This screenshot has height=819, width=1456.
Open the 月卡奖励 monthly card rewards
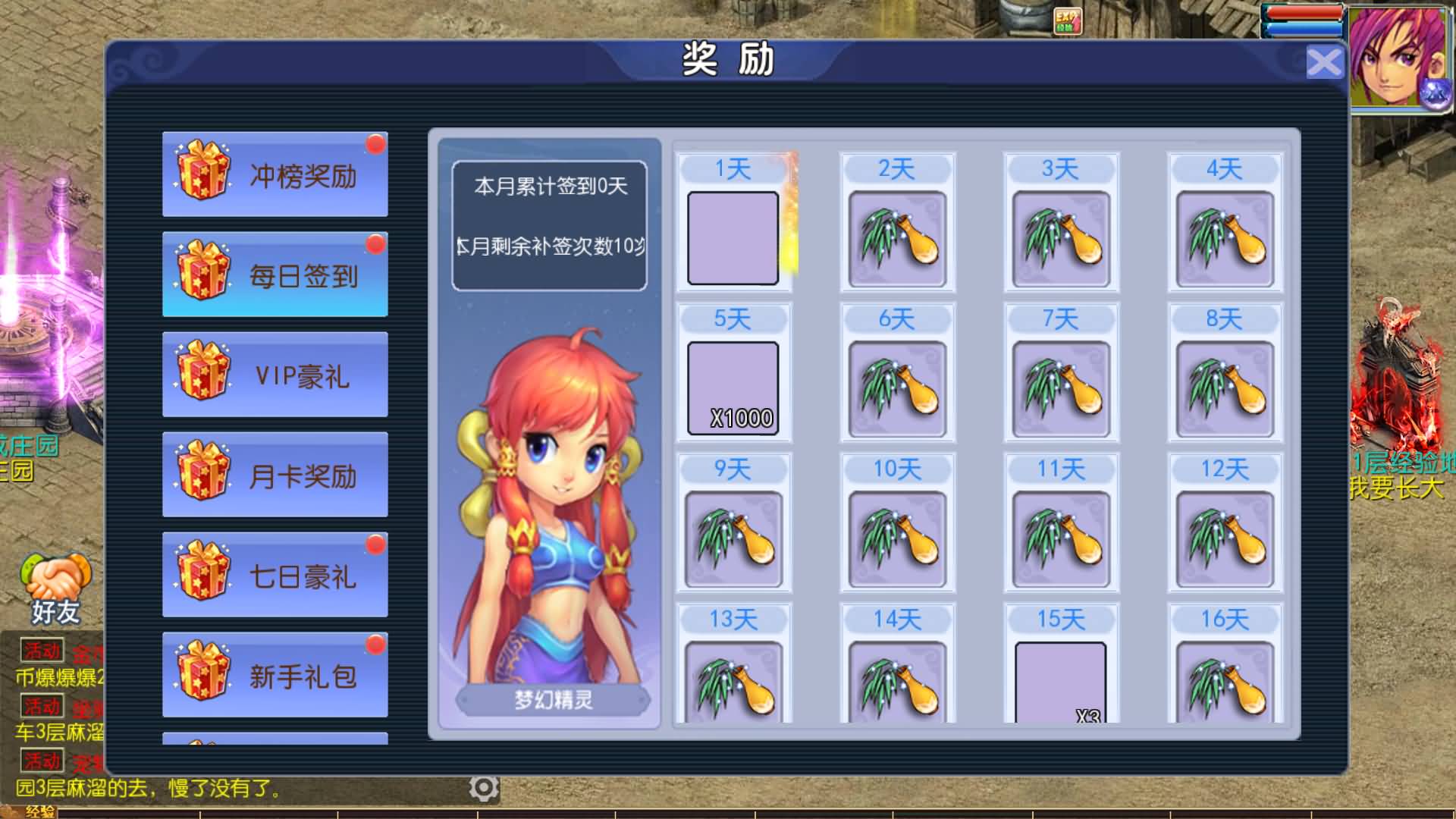tap(275, 475)
